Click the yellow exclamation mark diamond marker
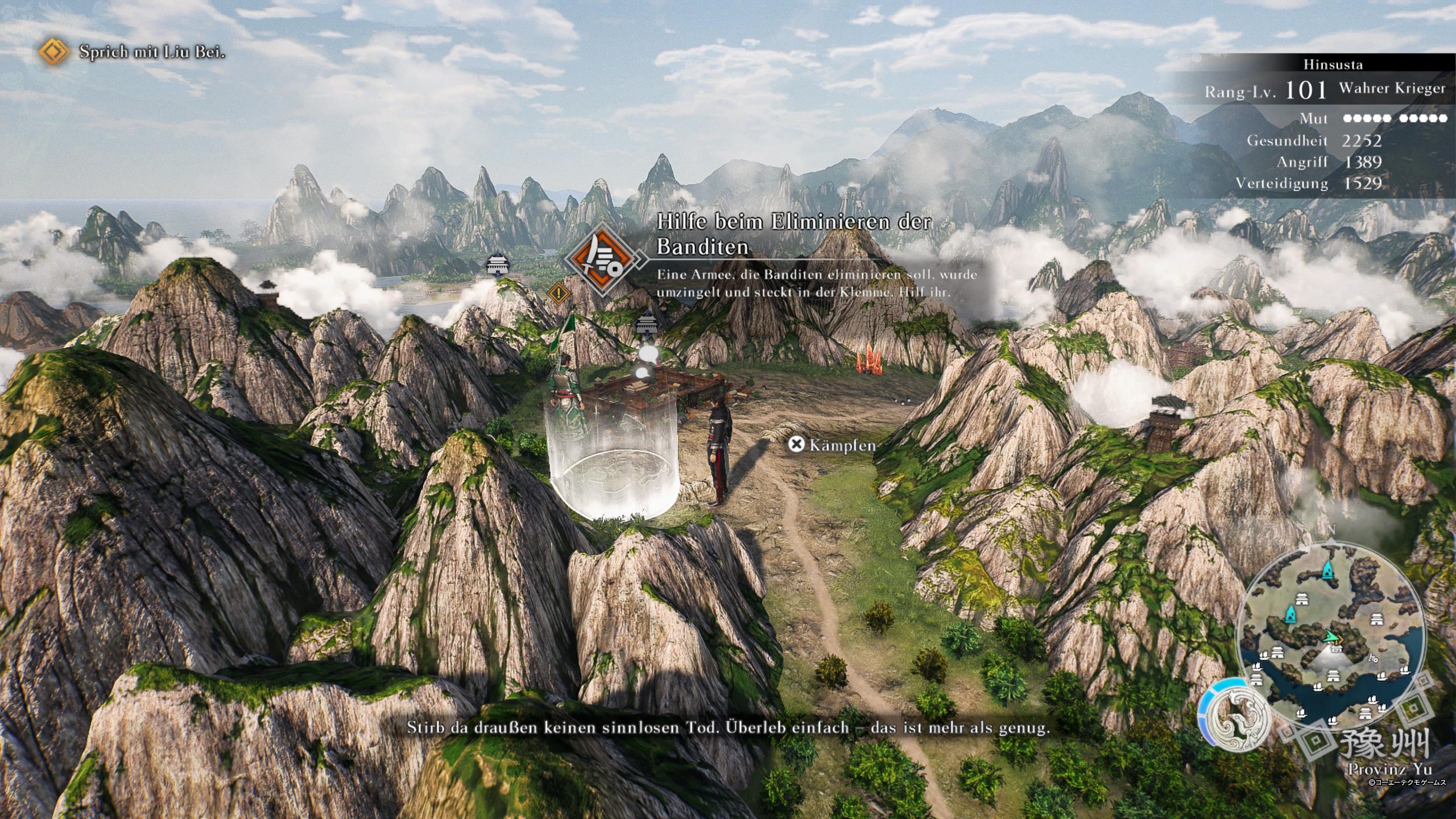Viewport: 1456px width, 819px height. (x=559, y=293)
